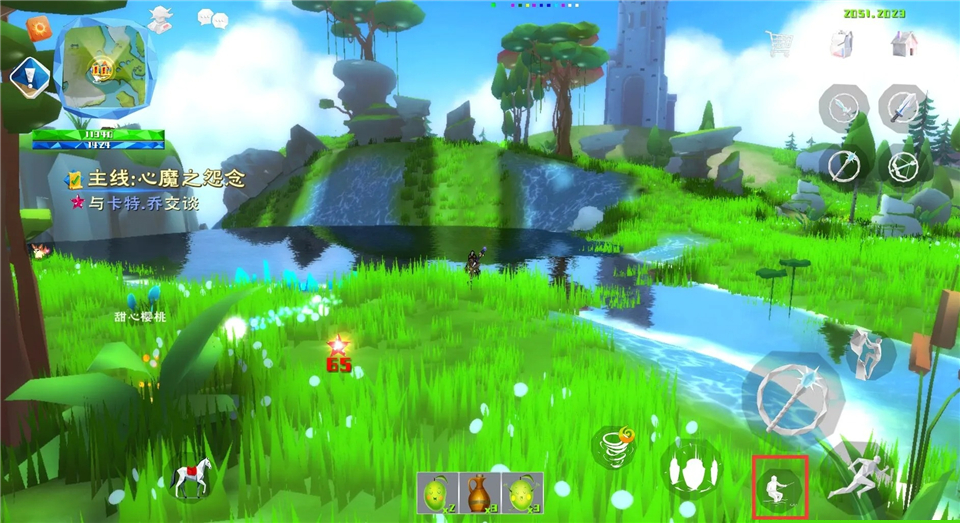This screenshot has height=523, width=960.
Task: Switch to the thin blue sword weapon
Action: click(x=844, y=105)
